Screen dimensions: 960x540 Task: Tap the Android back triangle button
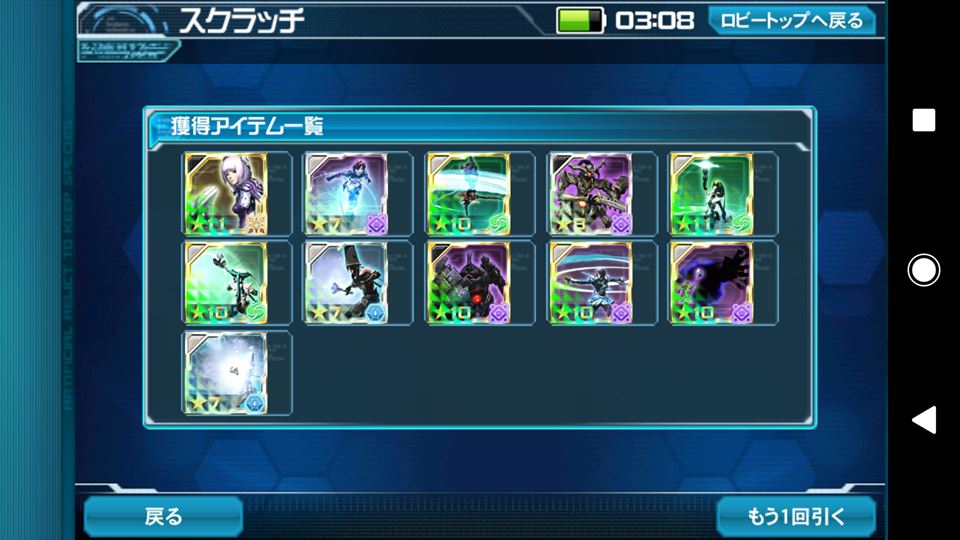(923, 419)
